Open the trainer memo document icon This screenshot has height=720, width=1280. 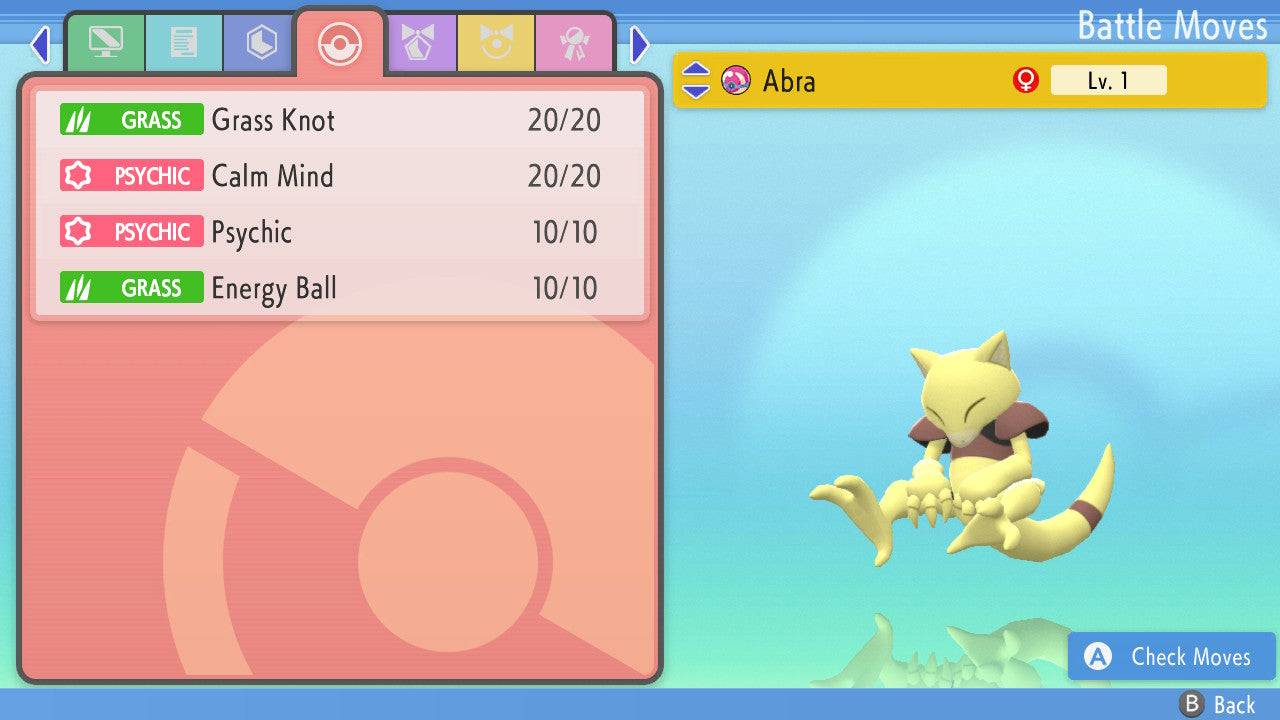[x=183, y=42]
